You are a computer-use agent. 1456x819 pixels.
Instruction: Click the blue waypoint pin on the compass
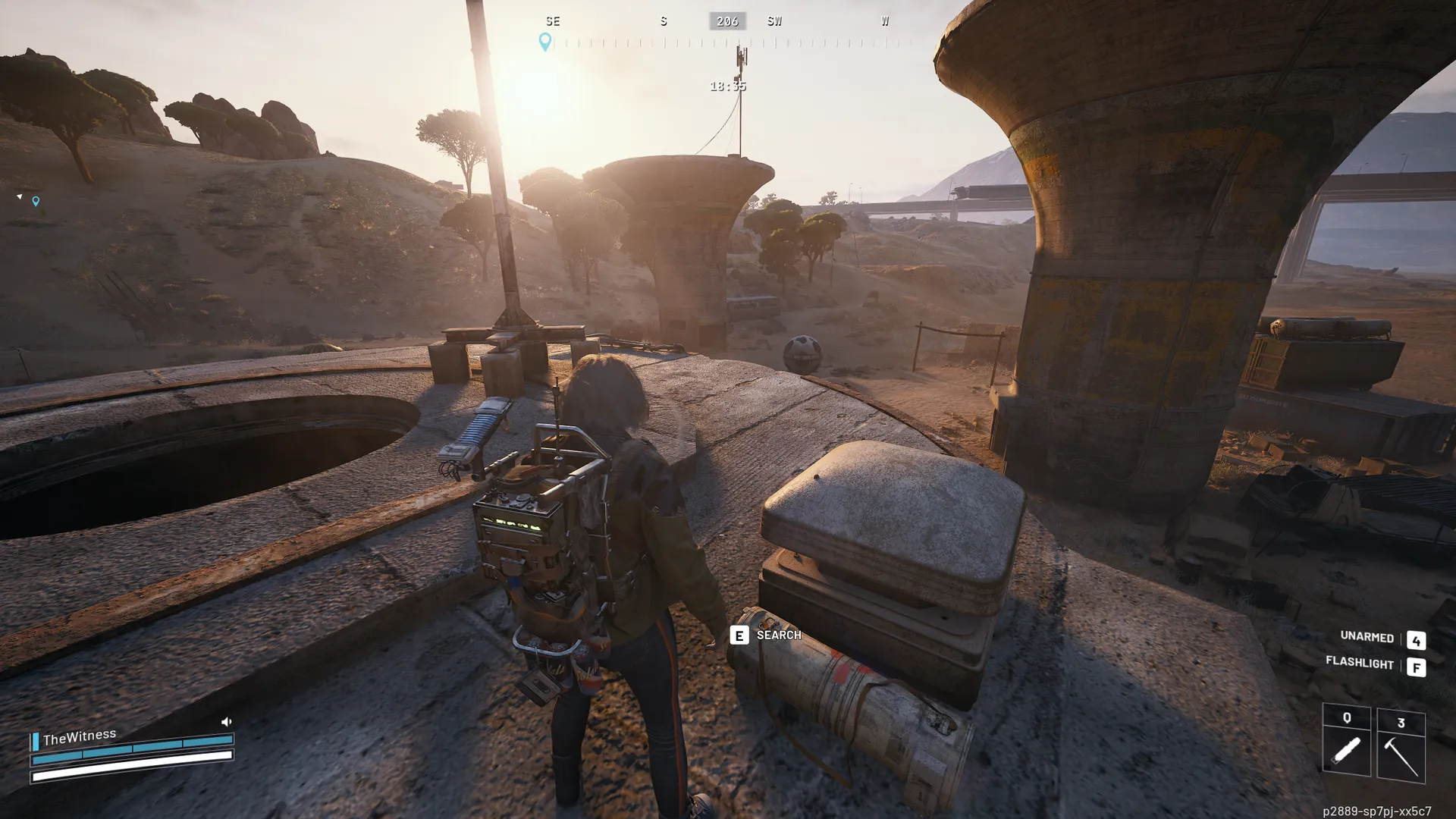pyautogui.click(x=544, y=41)
